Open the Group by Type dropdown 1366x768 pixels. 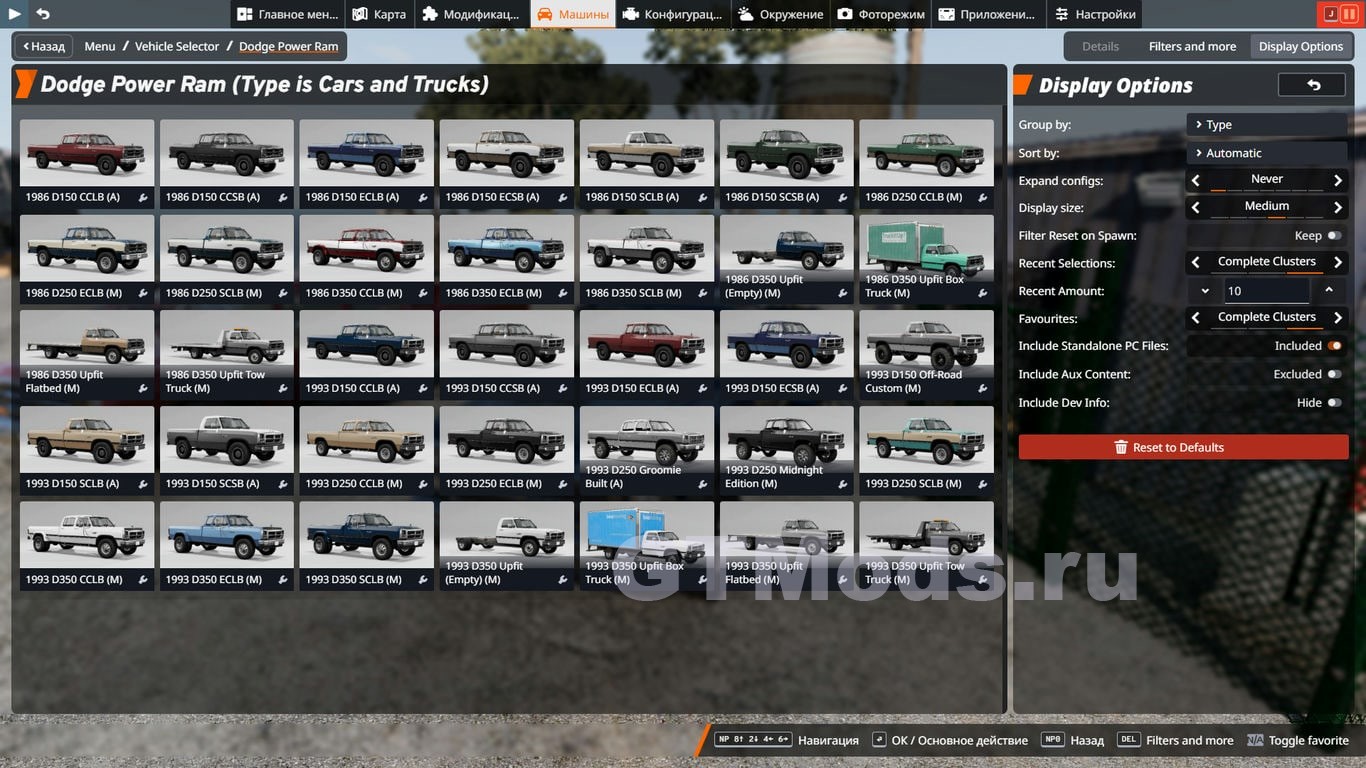(1267, 125)
